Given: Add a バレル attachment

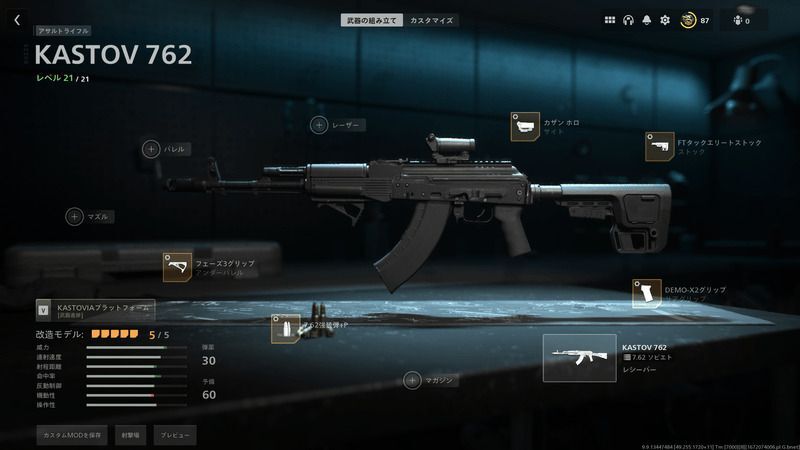Looking at the screenshot, I should click(x=151, y=149).
